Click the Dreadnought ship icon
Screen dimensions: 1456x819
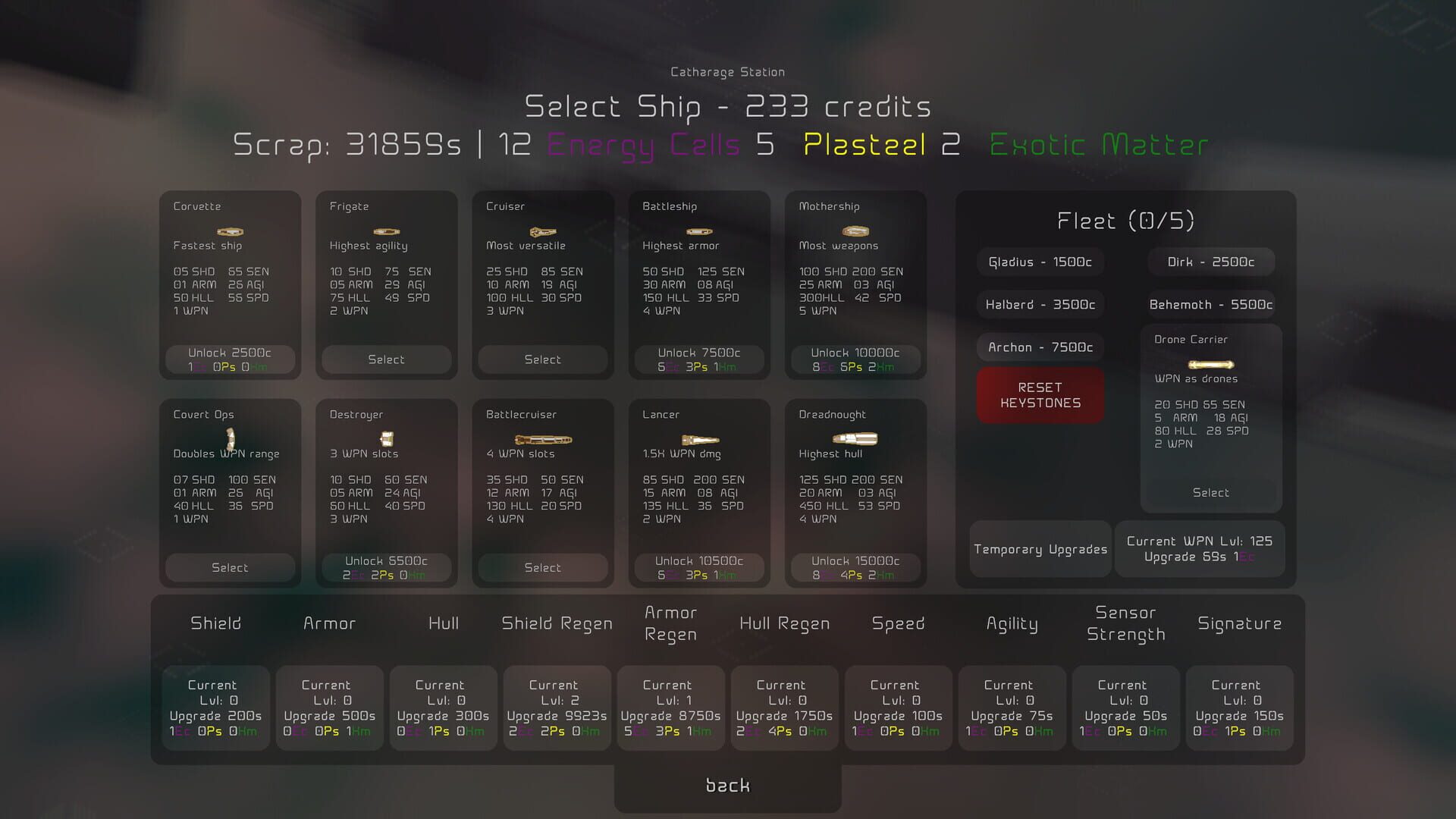click(x=855, y=438)
